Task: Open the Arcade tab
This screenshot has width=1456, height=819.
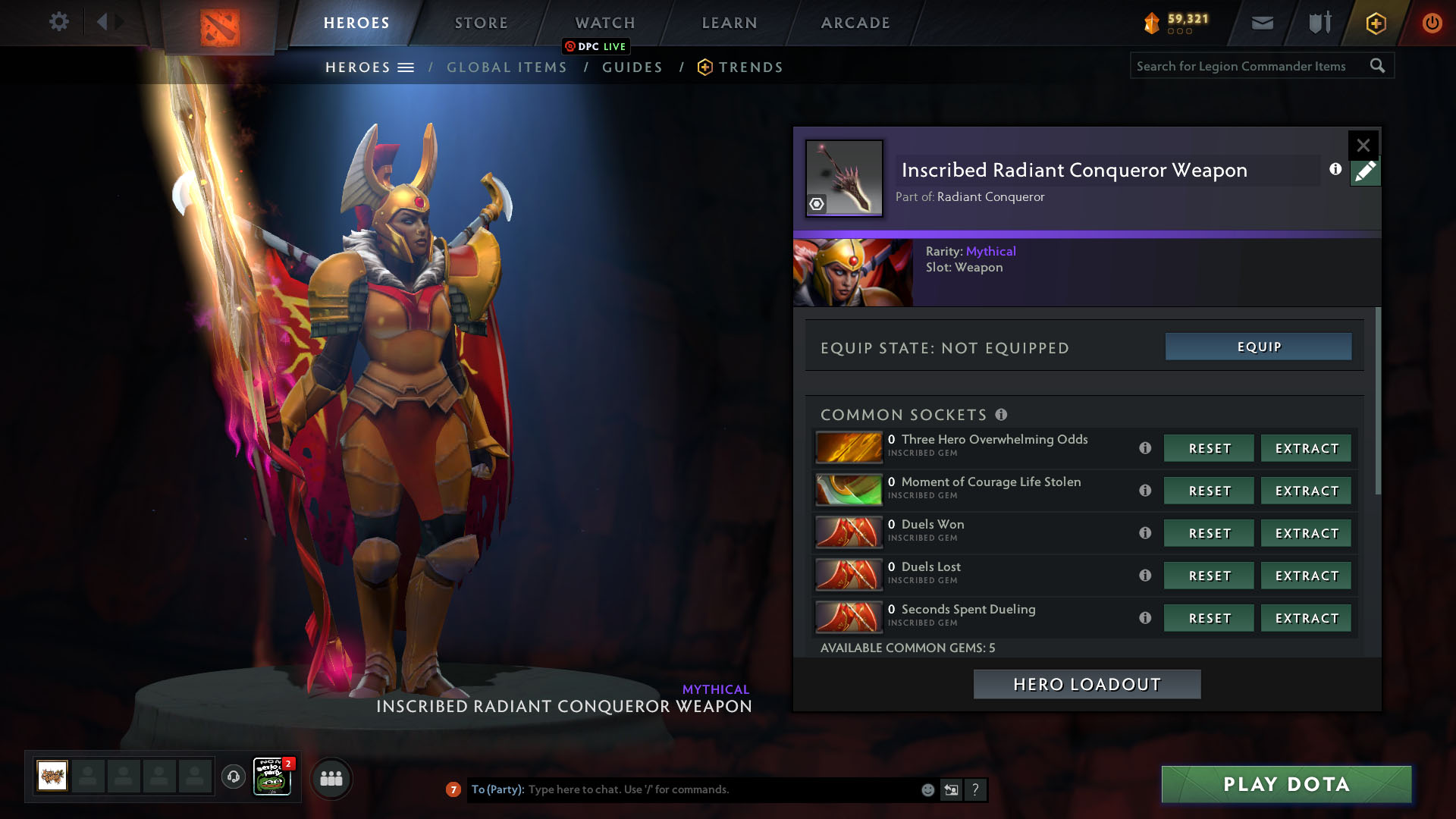Action: tap(855, 23)
